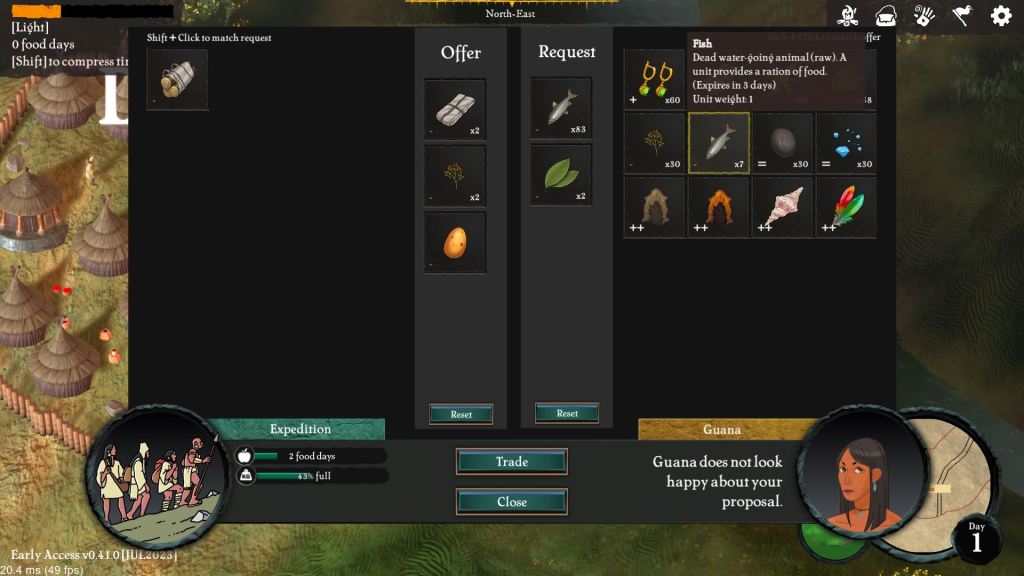Choose the orange fur pelt from Guana
This screenshot has width=1024, height=576.
tap(718, 207)
